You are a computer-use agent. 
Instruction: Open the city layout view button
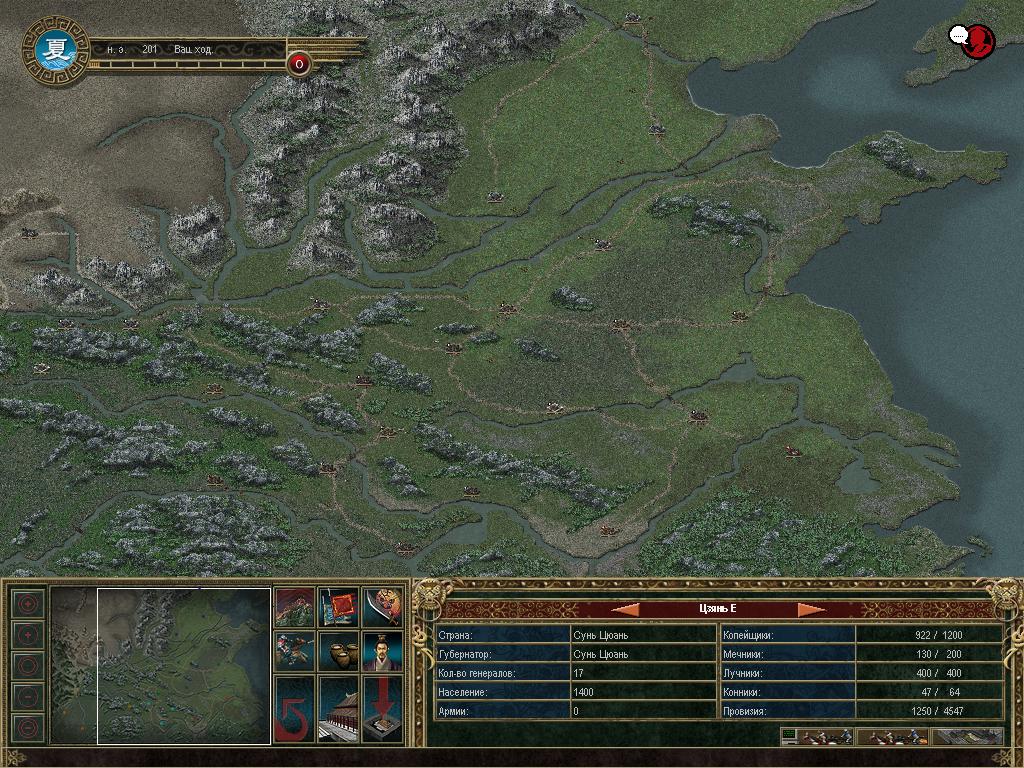(x=966, y=737)
